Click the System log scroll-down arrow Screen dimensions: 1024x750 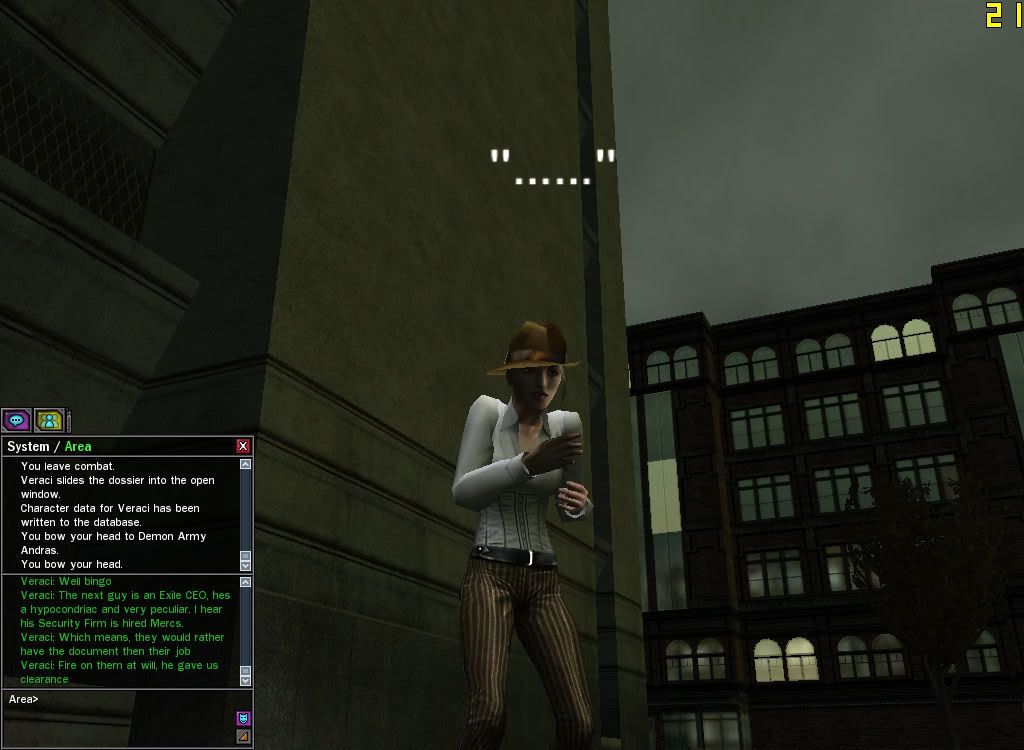[246, 565]
